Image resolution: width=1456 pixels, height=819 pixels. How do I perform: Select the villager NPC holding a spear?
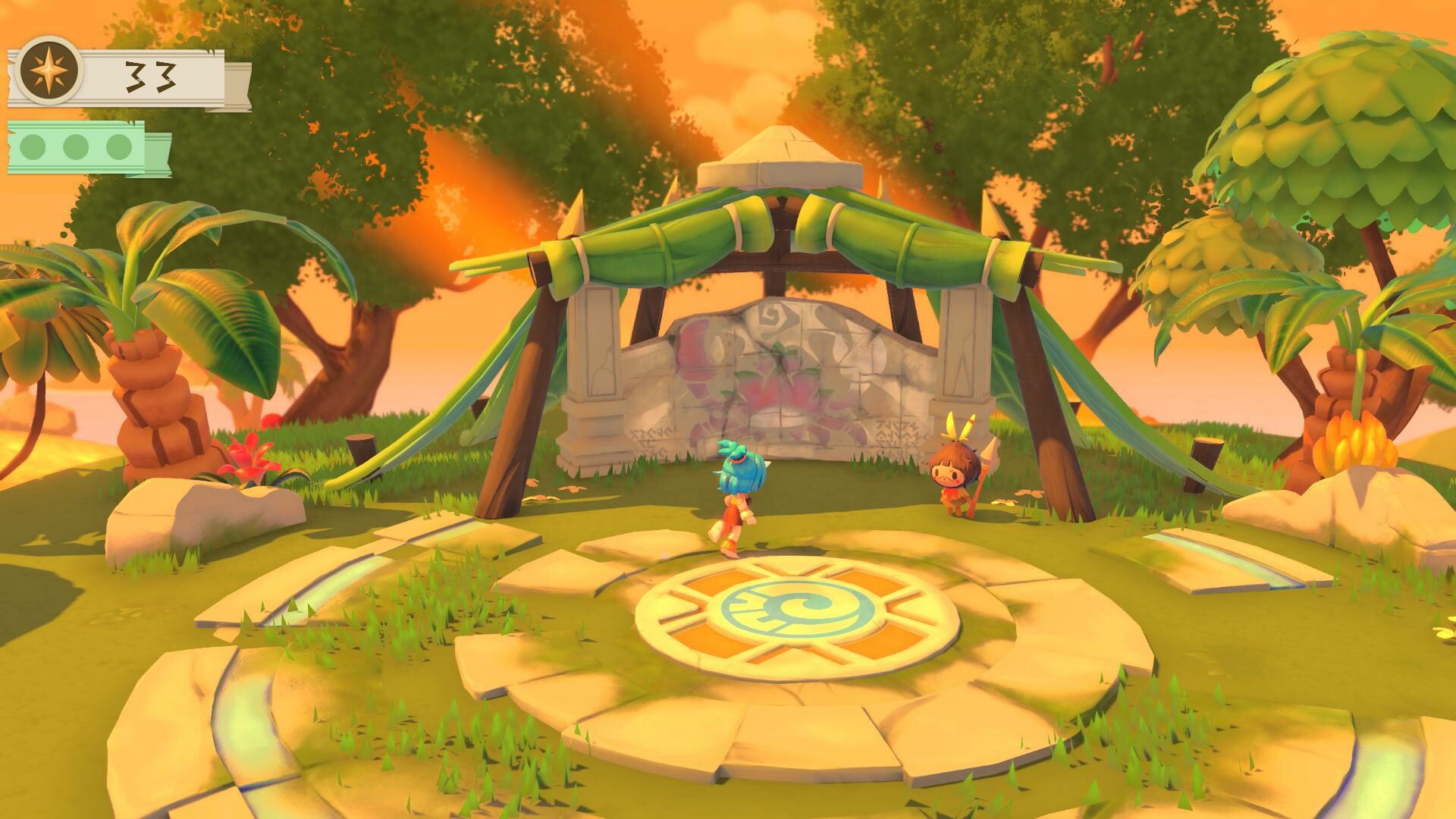pyautogui.click(x=955, y=478)
